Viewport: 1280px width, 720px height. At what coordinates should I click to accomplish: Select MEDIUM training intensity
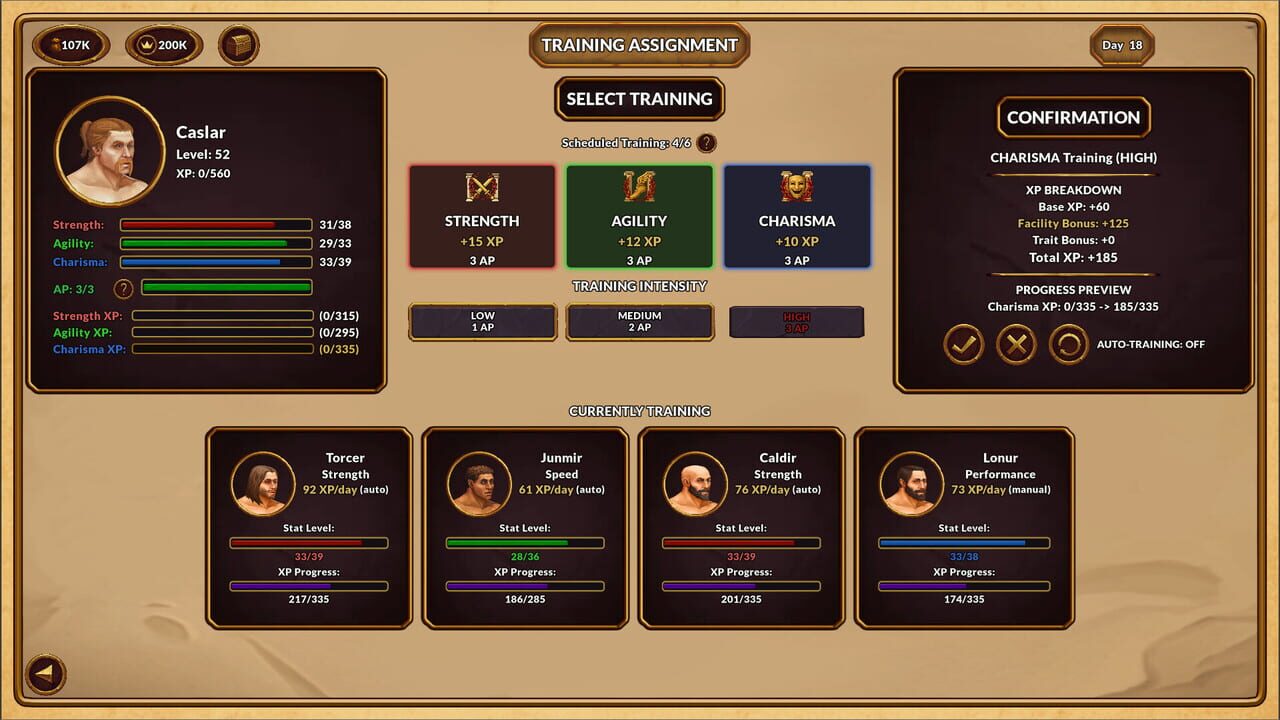(639, 321)
